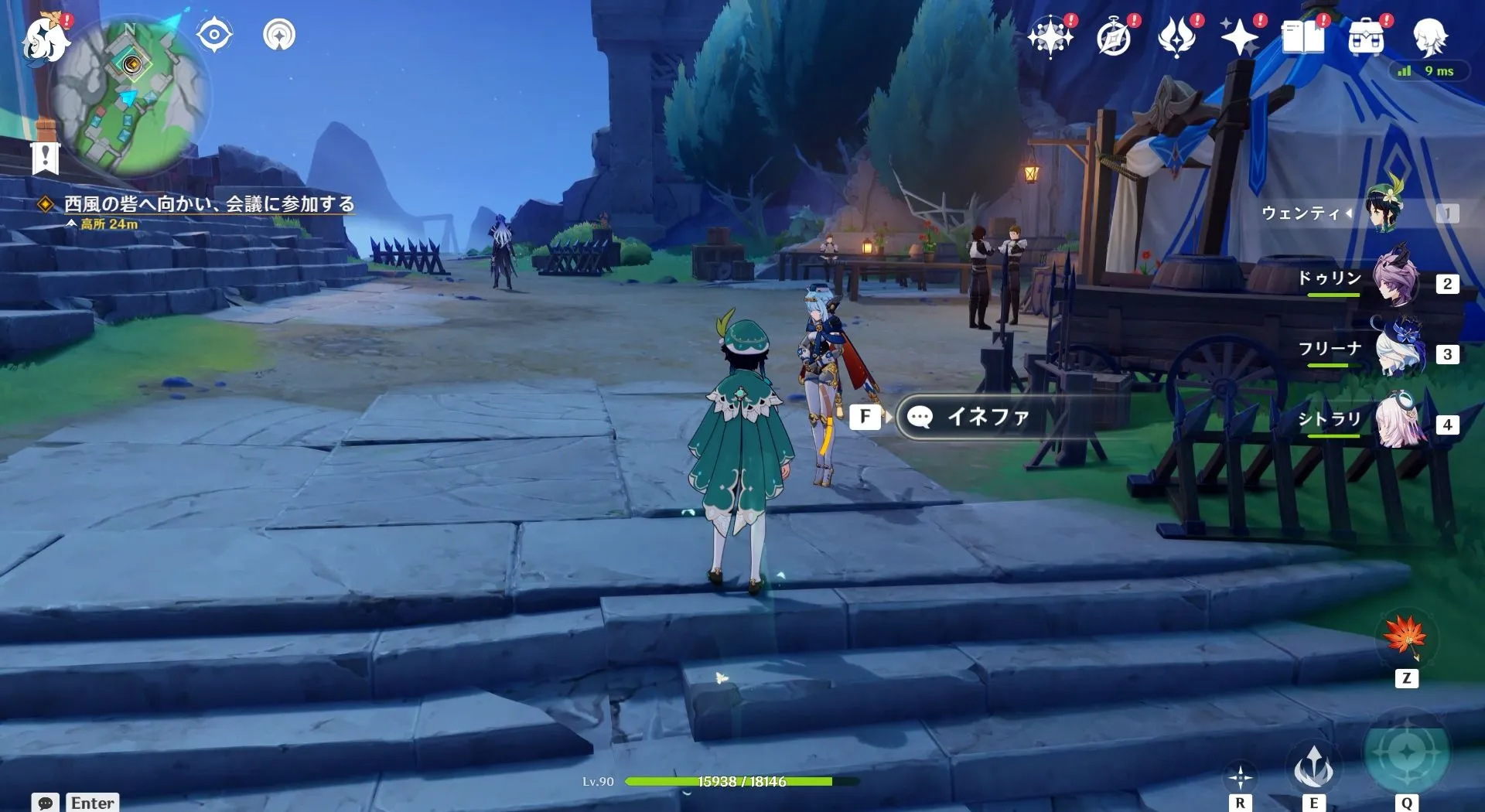Toggle the pulse tracker icon beside the eye
The image size is (1485, 812).
tap(280, 34)
